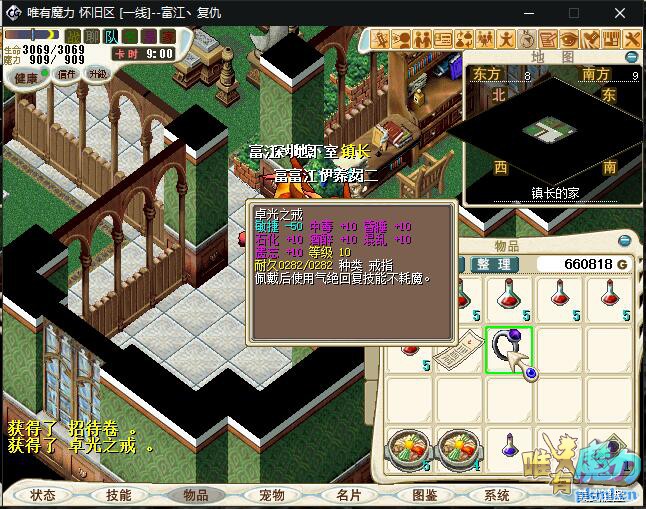Open the 信件 mail button

[x=67, y=74]
